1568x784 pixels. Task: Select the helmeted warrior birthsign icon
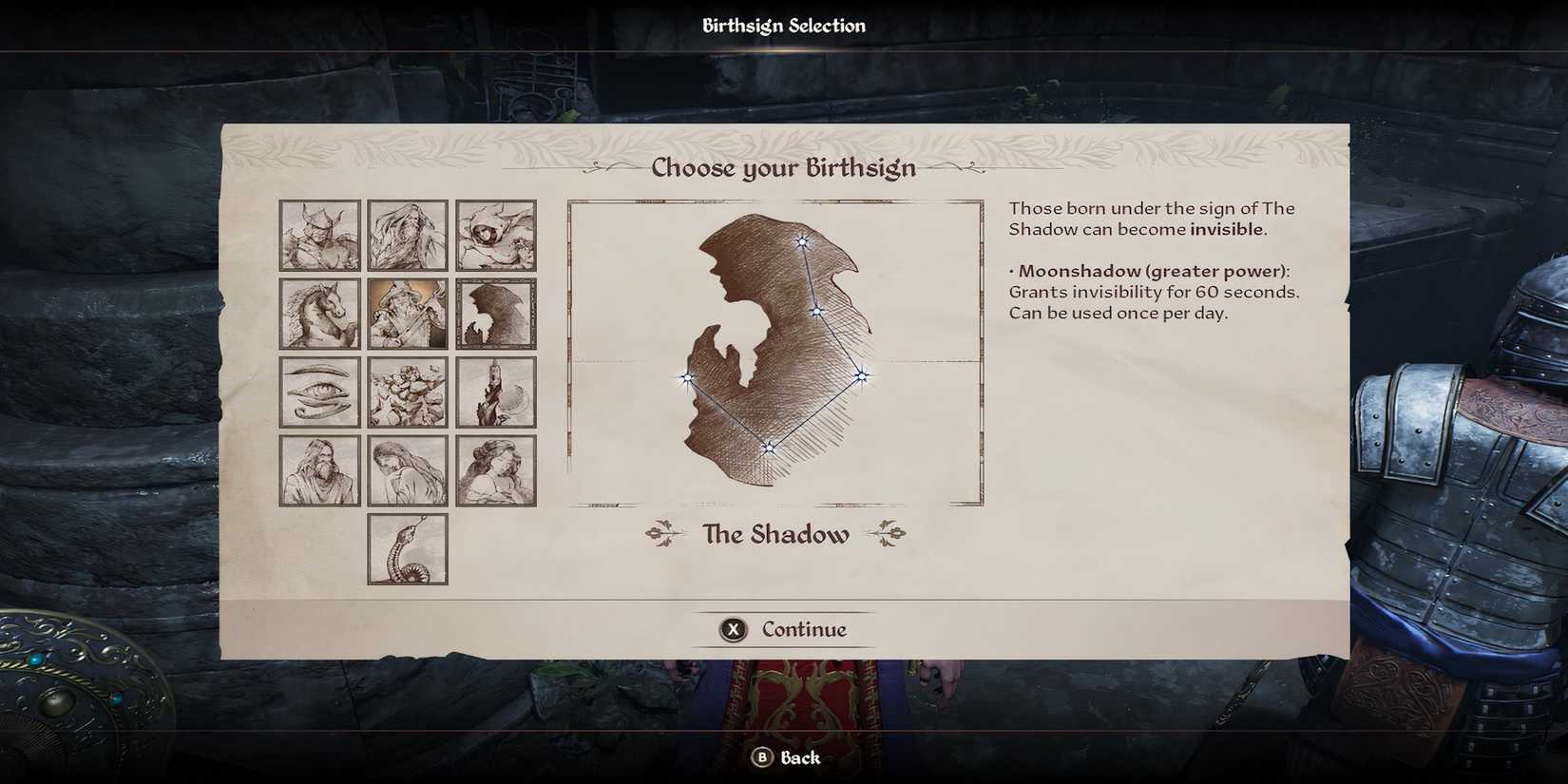pos(318,235)
